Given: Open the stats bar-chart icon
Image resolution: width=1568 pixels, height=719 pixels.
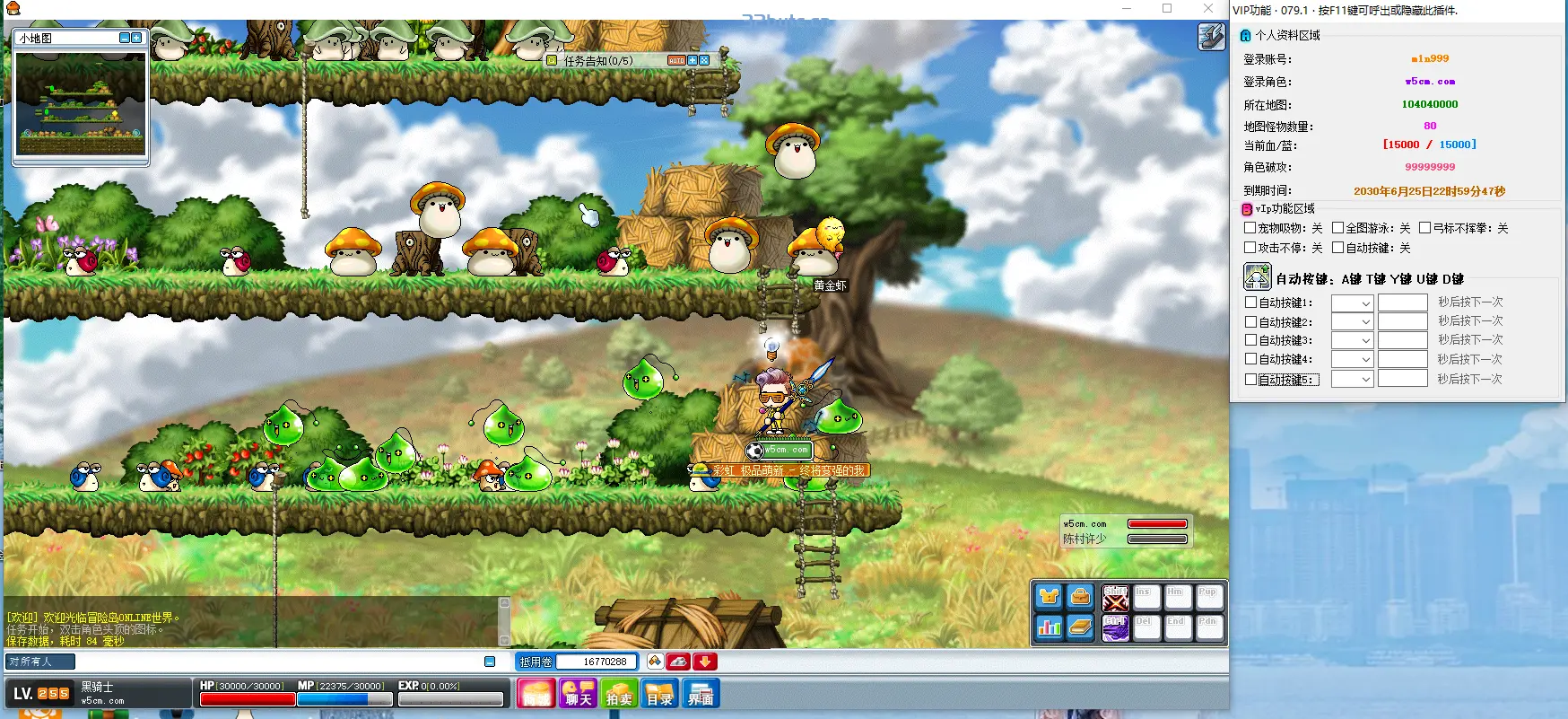Looking at the screenshot, I should tap(1049, 627).
